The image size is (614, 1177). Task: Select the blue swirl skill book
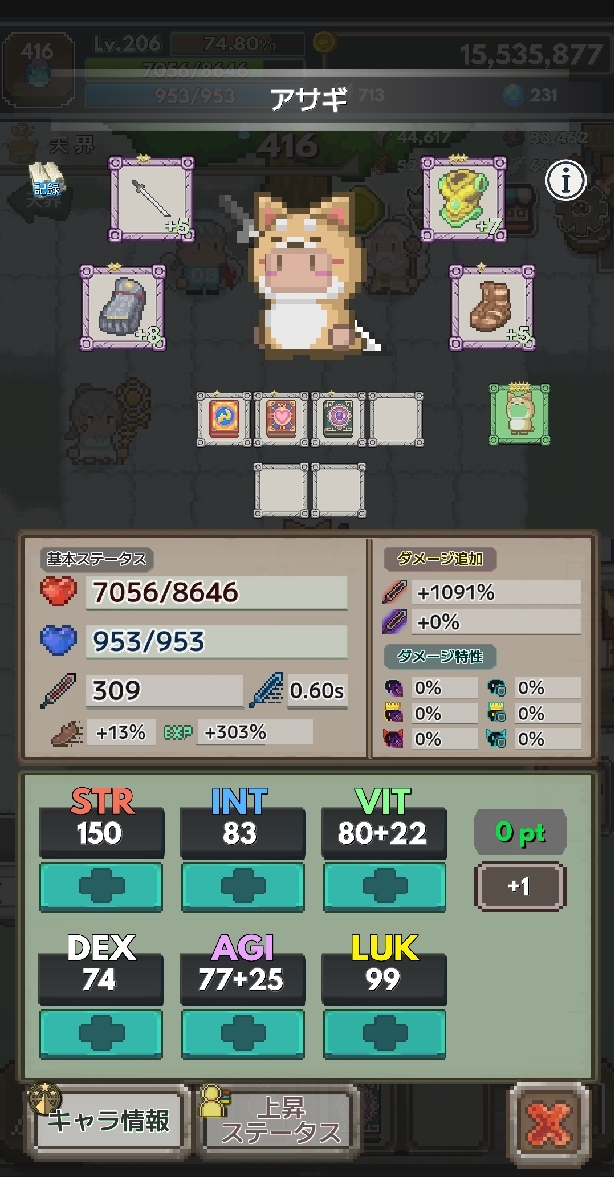pyautogui.click(x=223, y=419)
